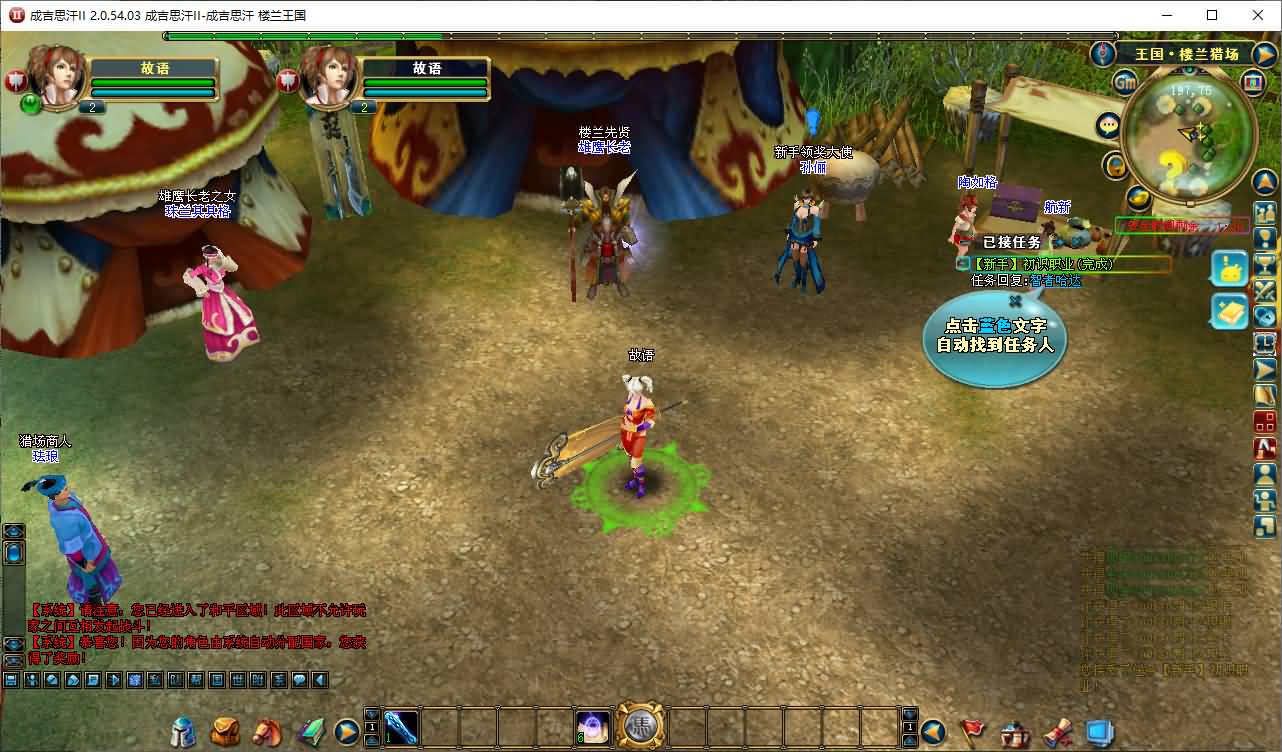Screen dimensions: 1282x752
Task: Maximize the game window
Action: 1212,15
